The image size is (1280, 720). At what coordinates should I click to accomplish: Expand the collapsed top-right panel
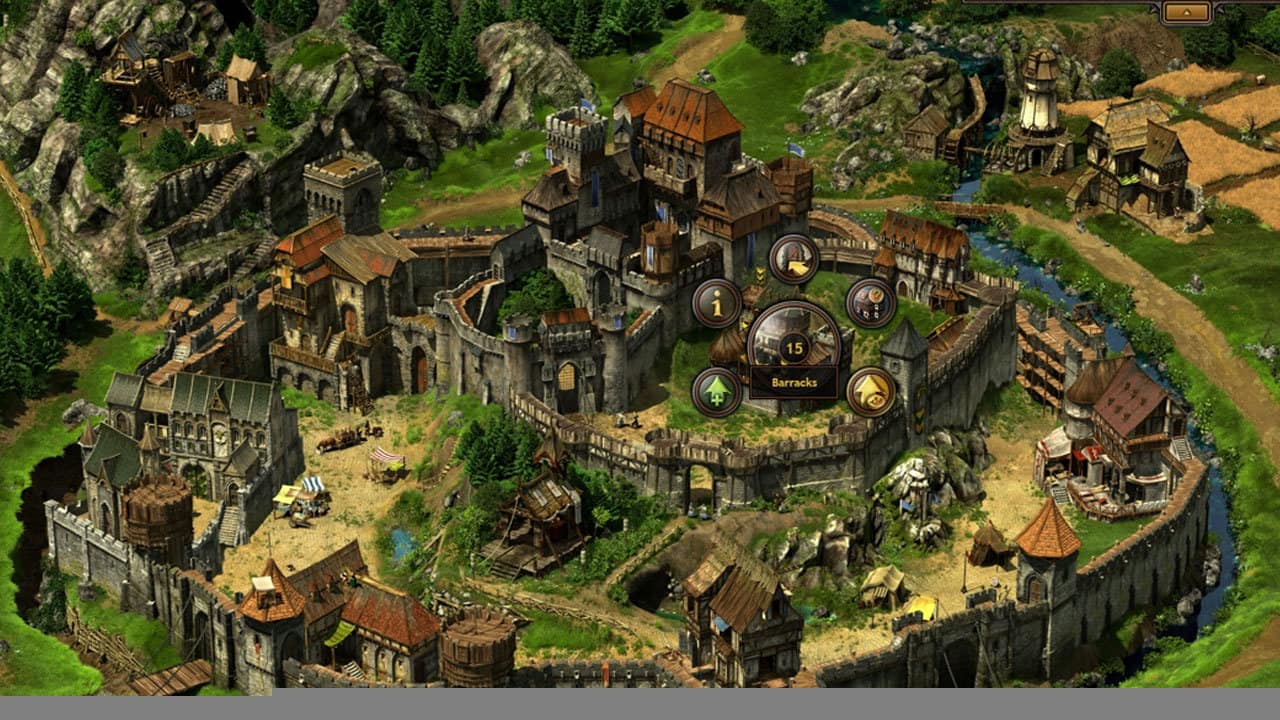pyautogui.click(x=1187, y=12)
